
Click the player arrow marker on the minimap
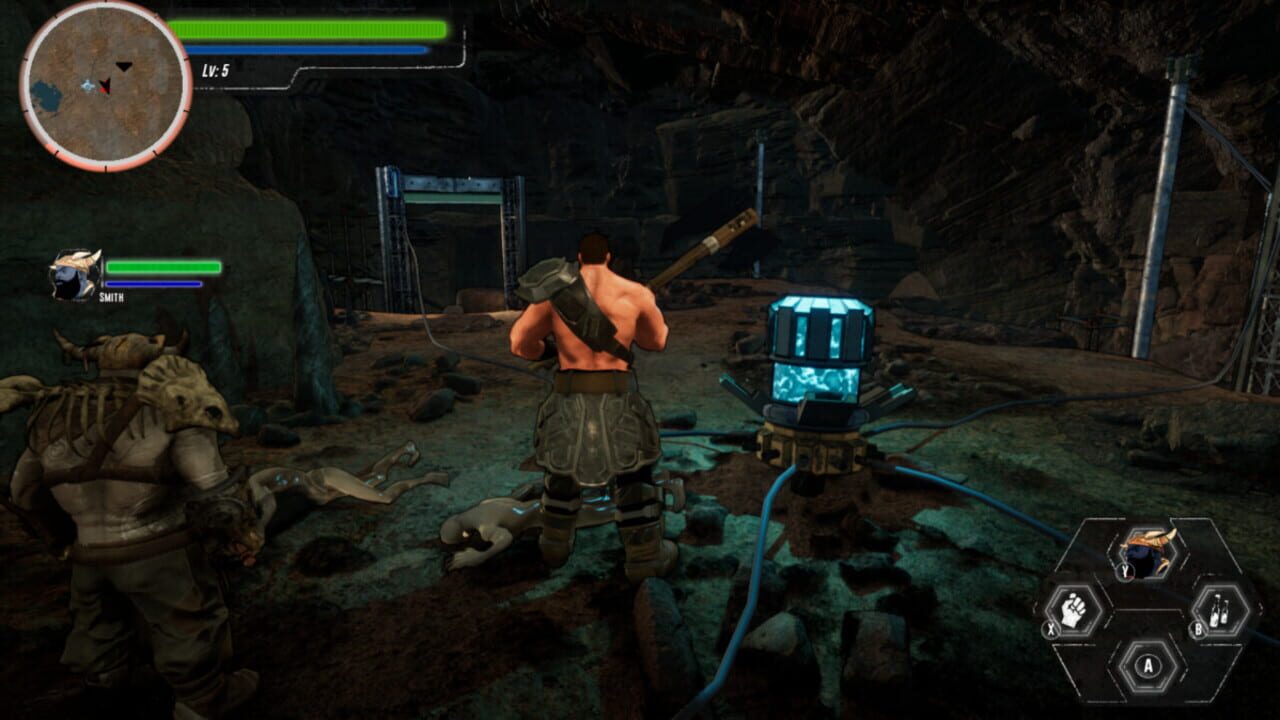[105, 85]
